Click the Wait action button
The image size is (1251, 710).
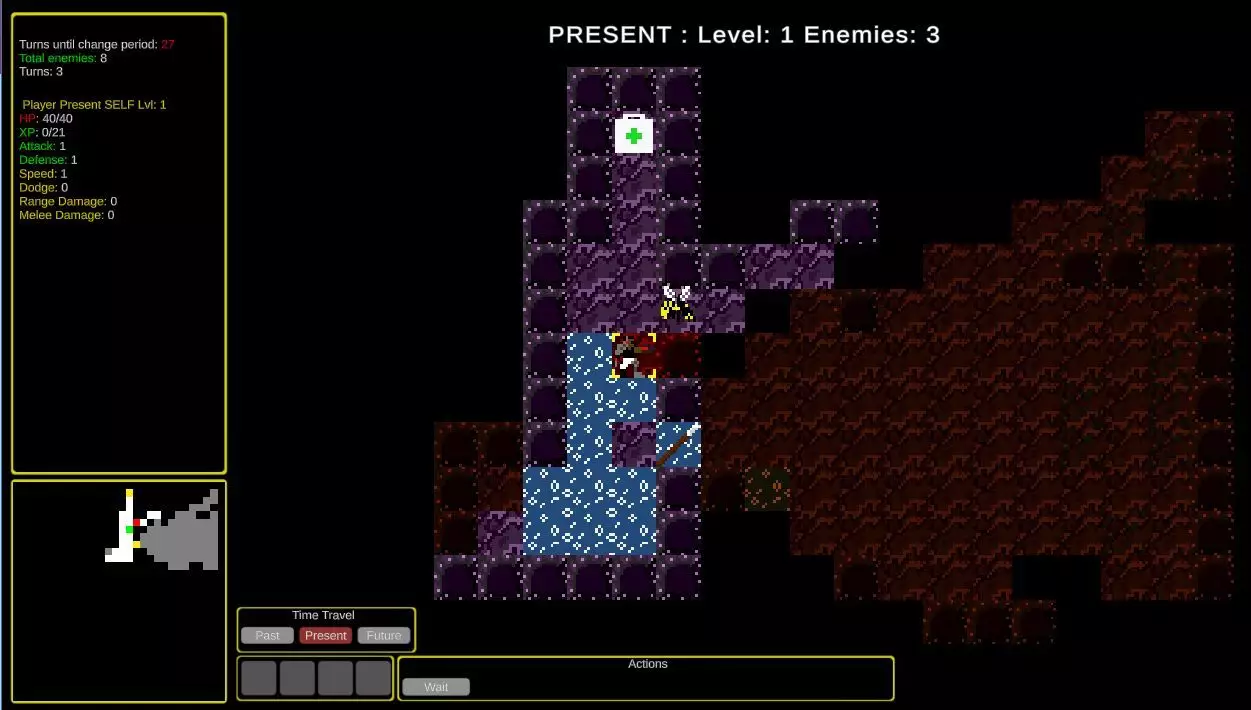(x=436, y=687)
